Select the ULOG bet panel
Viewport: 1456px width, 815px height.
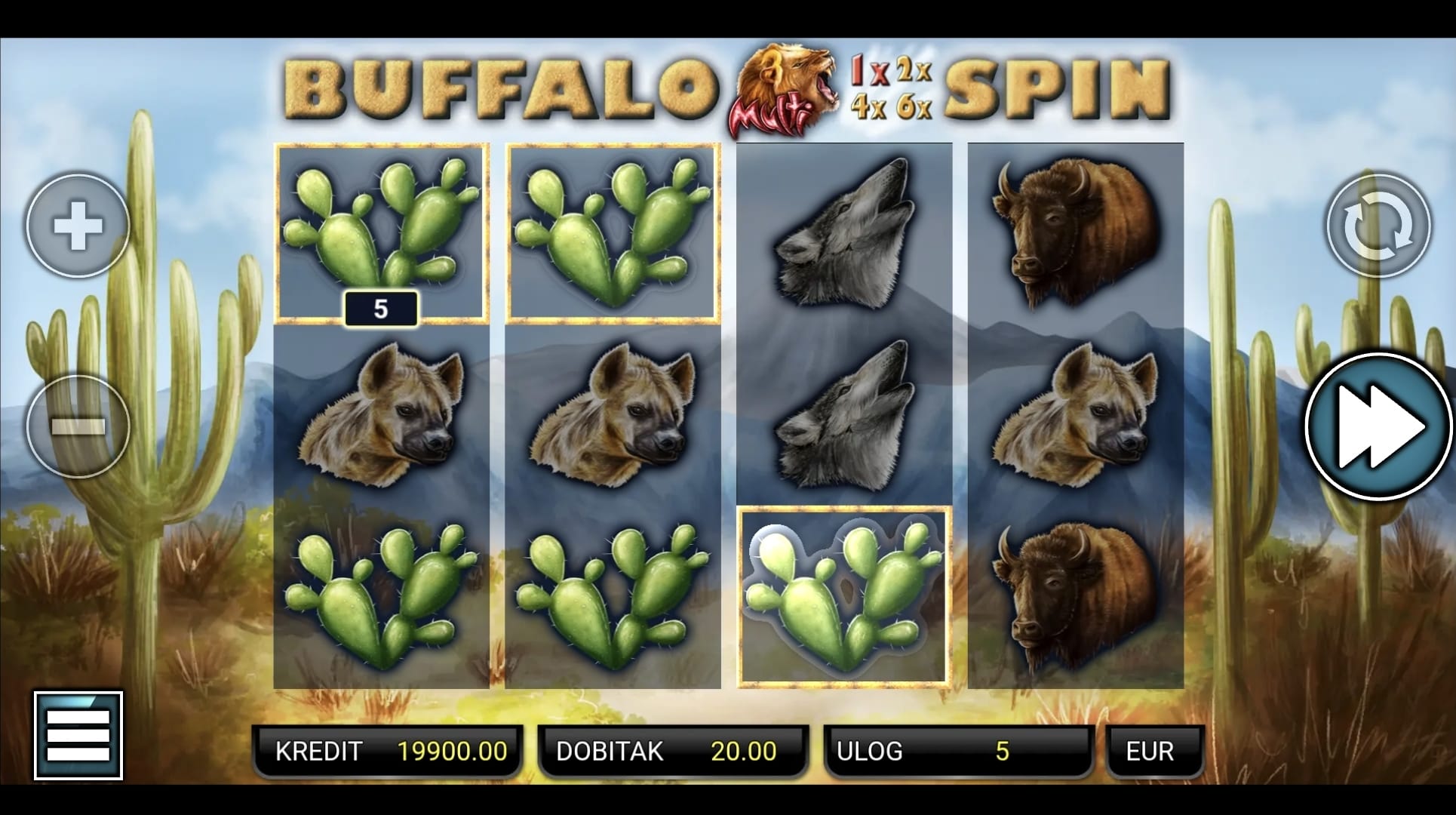pyautogui.click(x=958, y=751)
